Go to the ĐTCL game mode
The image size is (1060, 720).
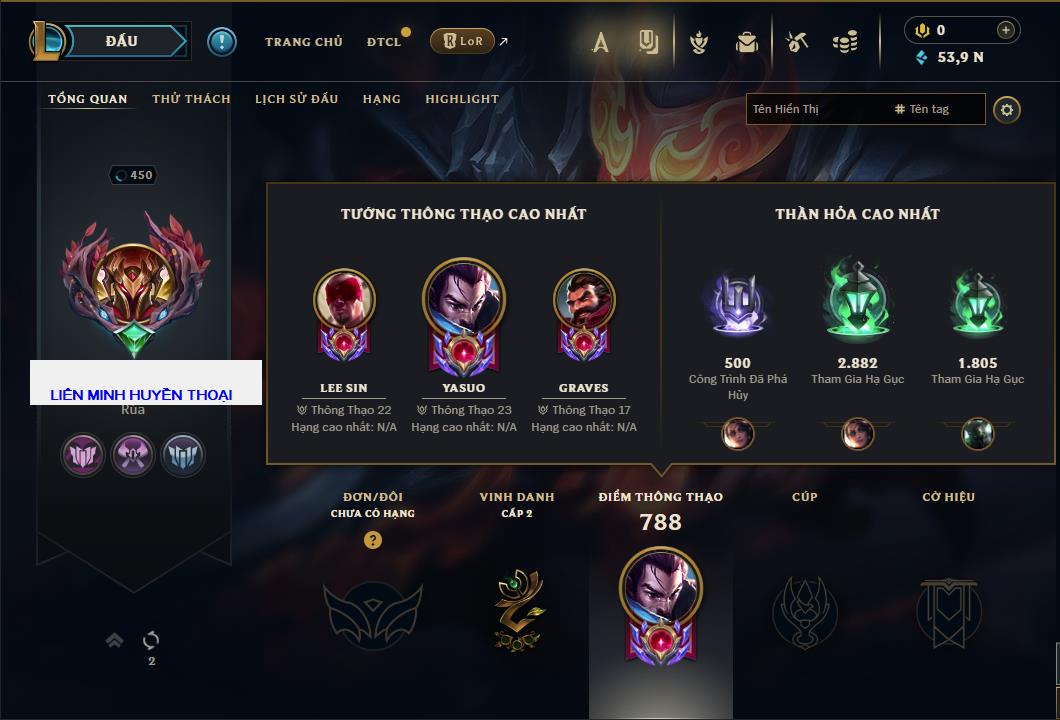coord(384,42)
